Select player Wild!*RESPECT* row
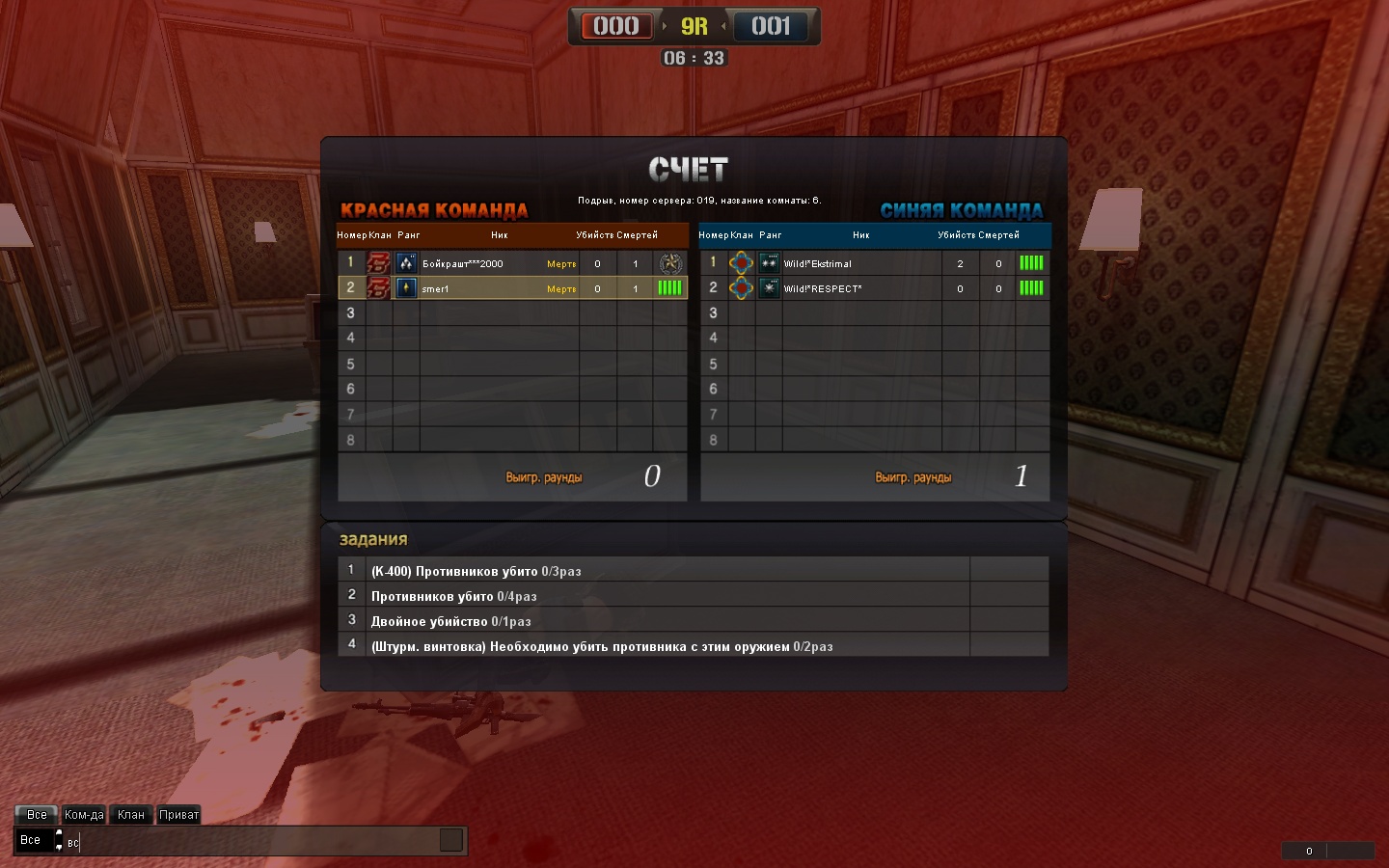 point(823,288)
